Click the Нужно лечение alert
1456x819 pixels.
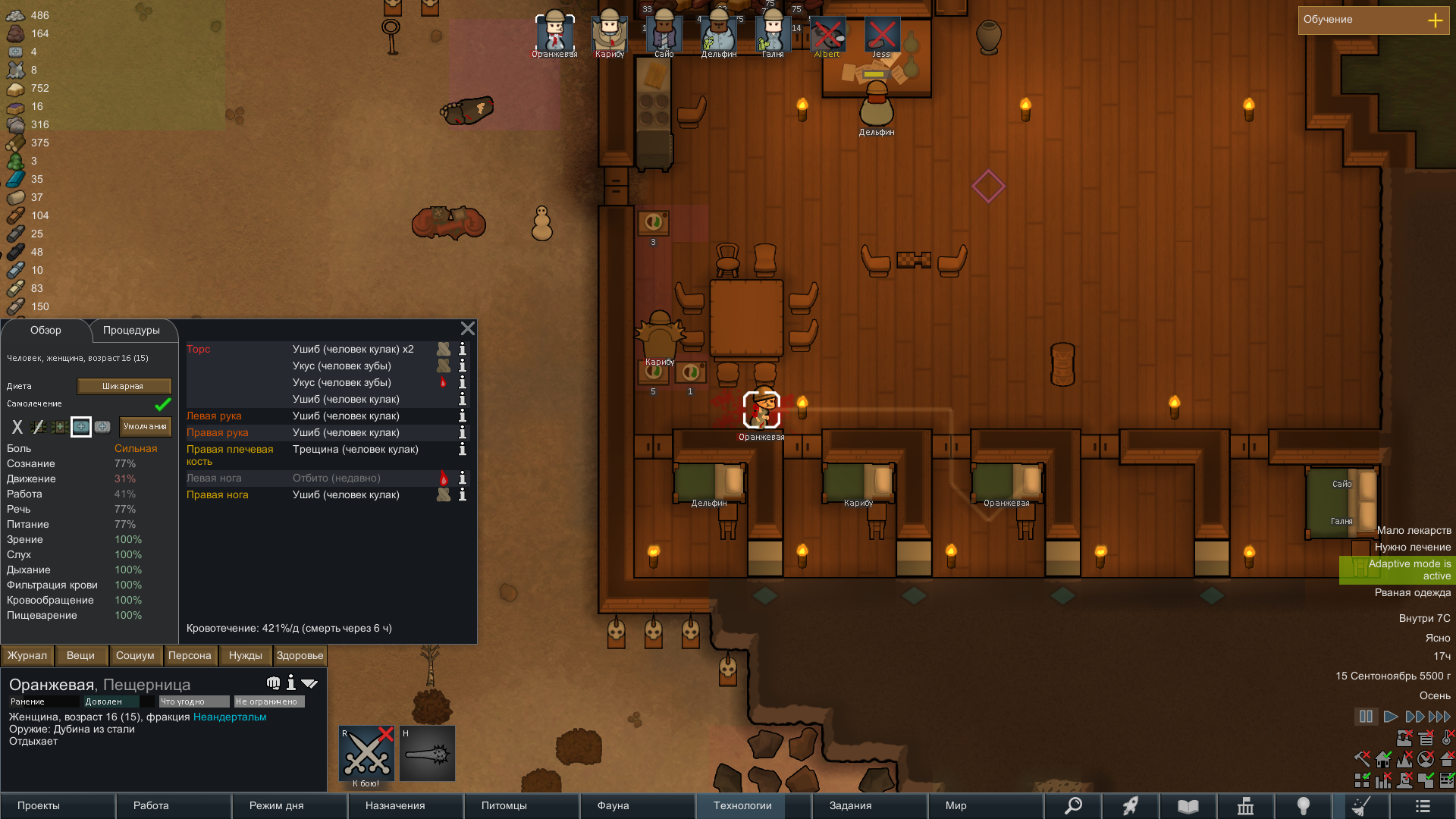pos(1412,548)
